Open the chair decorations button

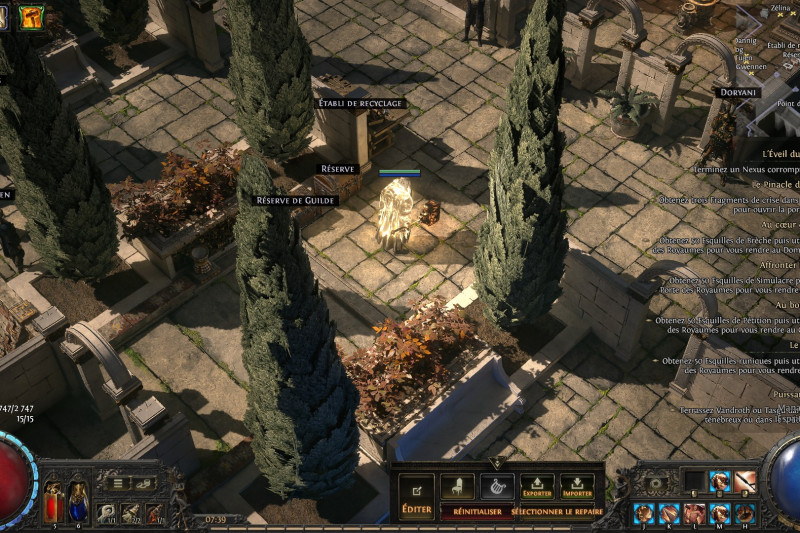[x=457, y=487]
